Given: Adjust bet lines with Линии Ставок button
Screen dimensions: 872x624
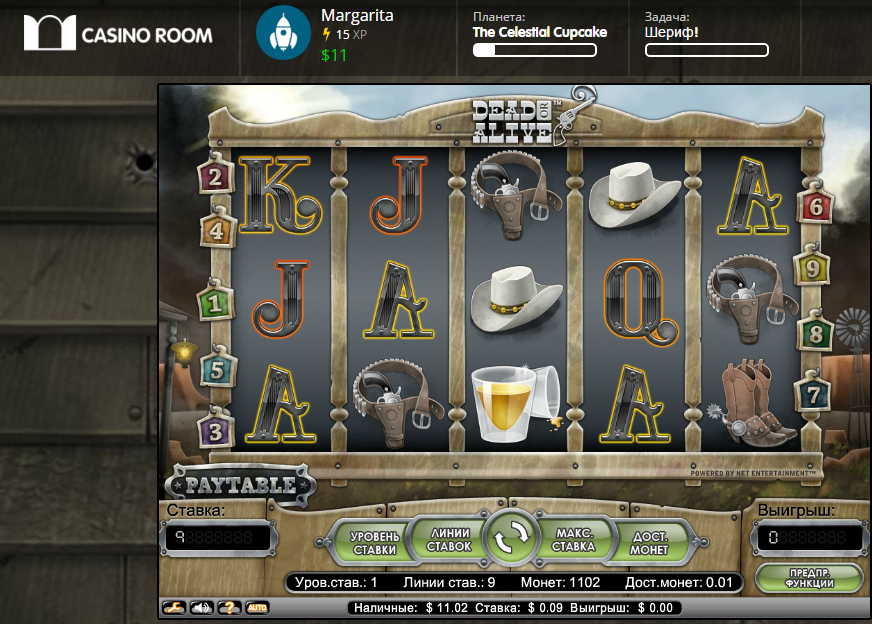Looking at the screenshot, I should 448,540.
